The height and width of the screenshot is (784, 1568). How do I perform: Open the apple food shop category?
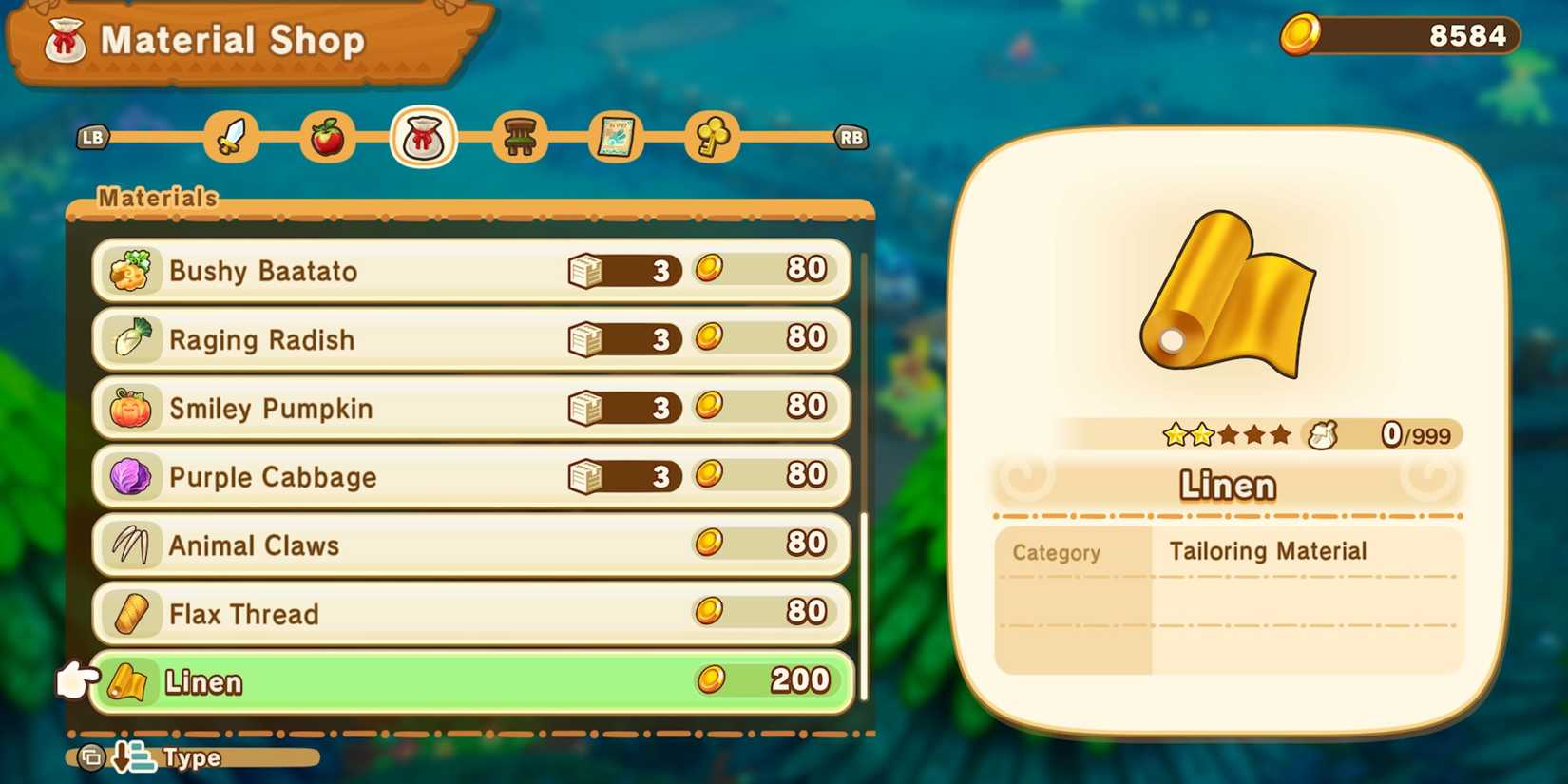pyautogui.click(x=328, y=136)
